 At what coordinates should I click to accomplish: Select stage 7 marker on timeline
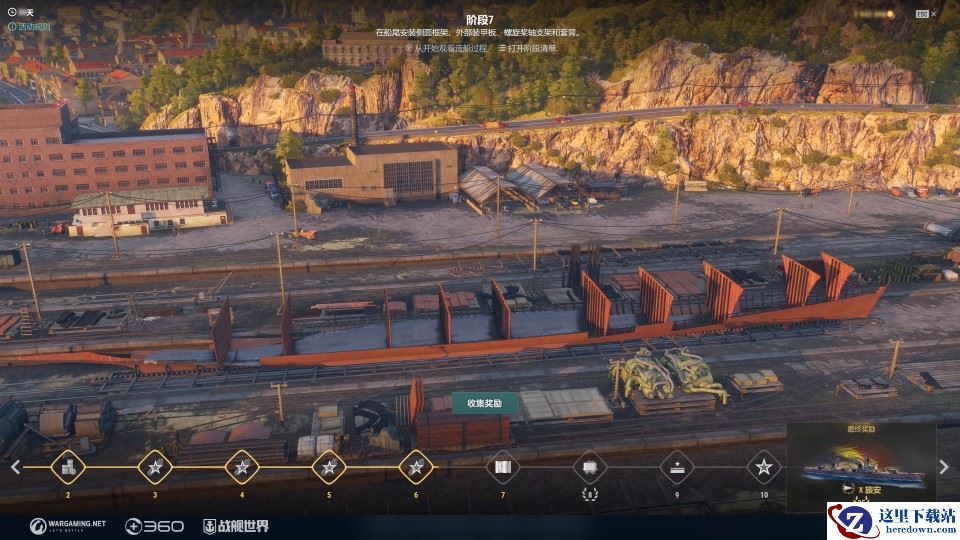[x=503, y=467]
